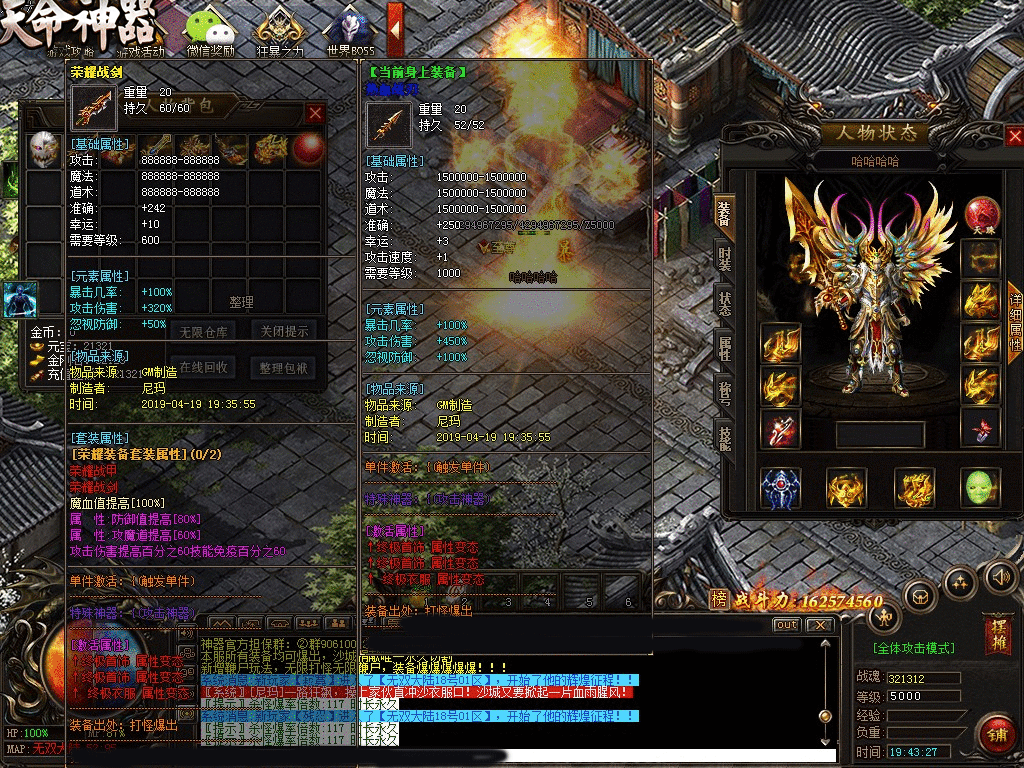1024x768 pixels.
Task: Click the 榜 ranking button
Action: (718, 599)
